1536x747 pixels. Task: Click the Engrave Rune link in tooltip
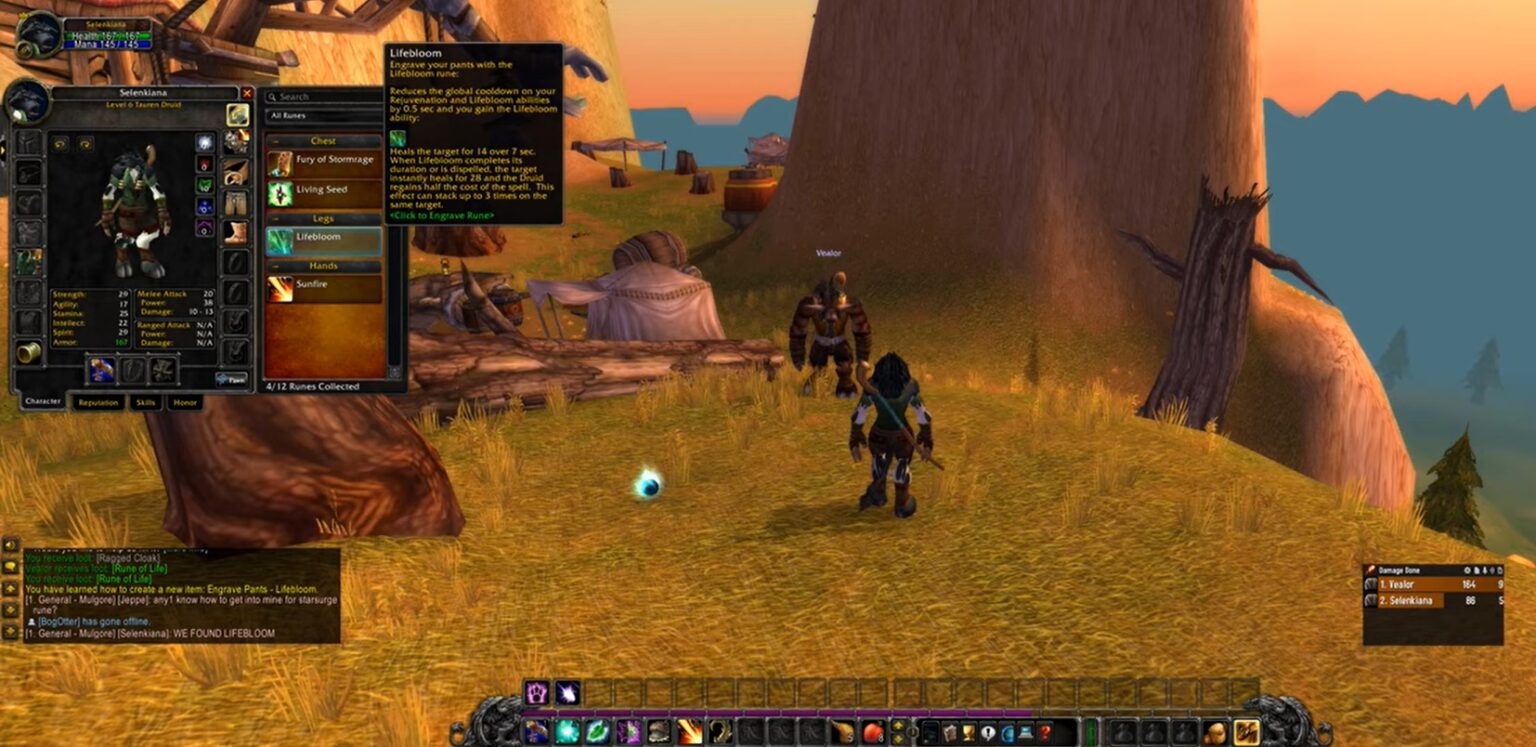point(440,213)
